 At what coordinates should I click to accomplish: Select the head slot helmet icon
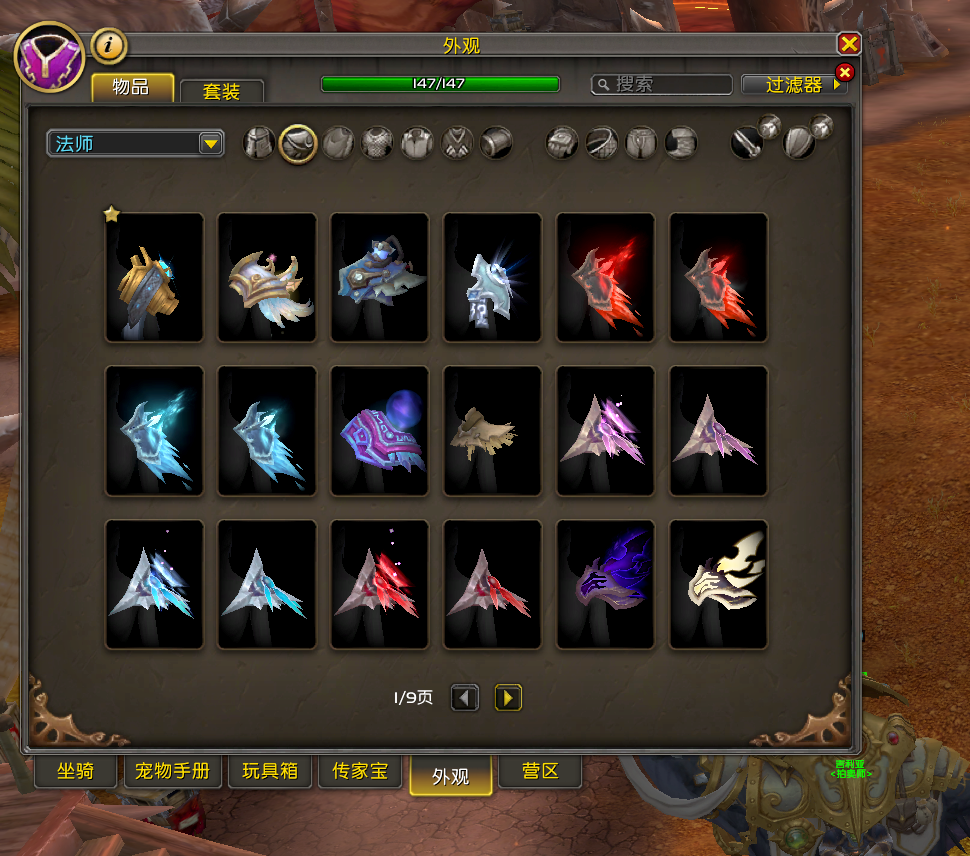[x=259, y=143]
